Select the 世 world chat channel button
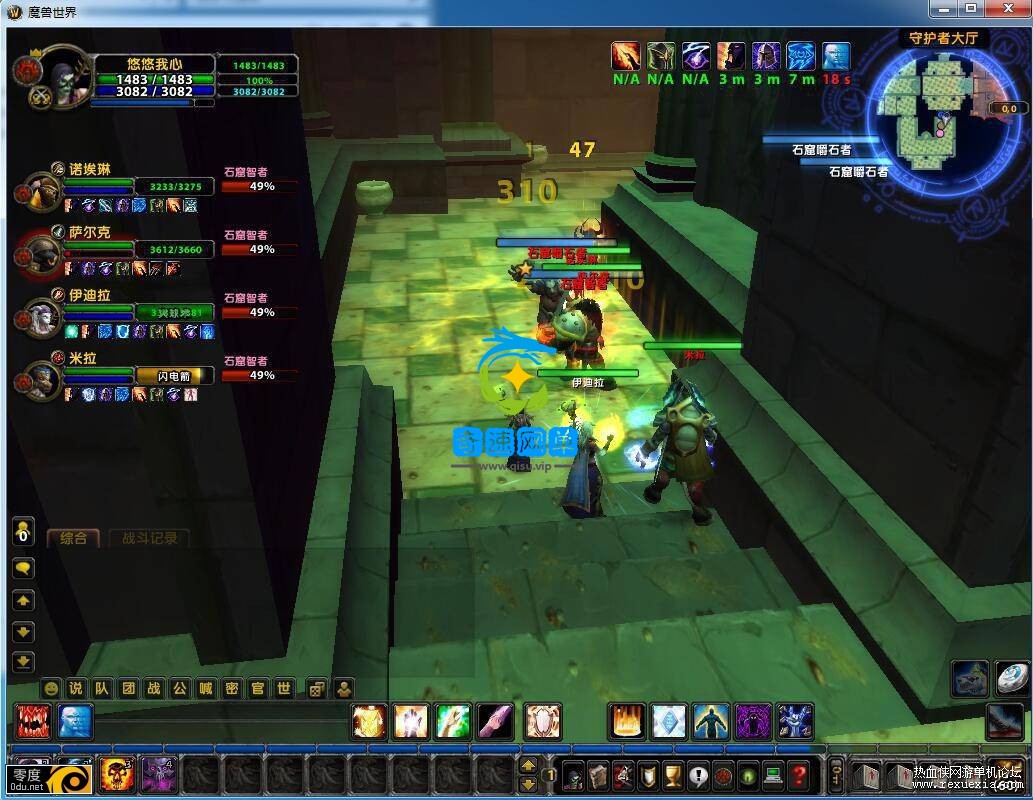This screenshot has height=800, width=1033. click(284, 688)
